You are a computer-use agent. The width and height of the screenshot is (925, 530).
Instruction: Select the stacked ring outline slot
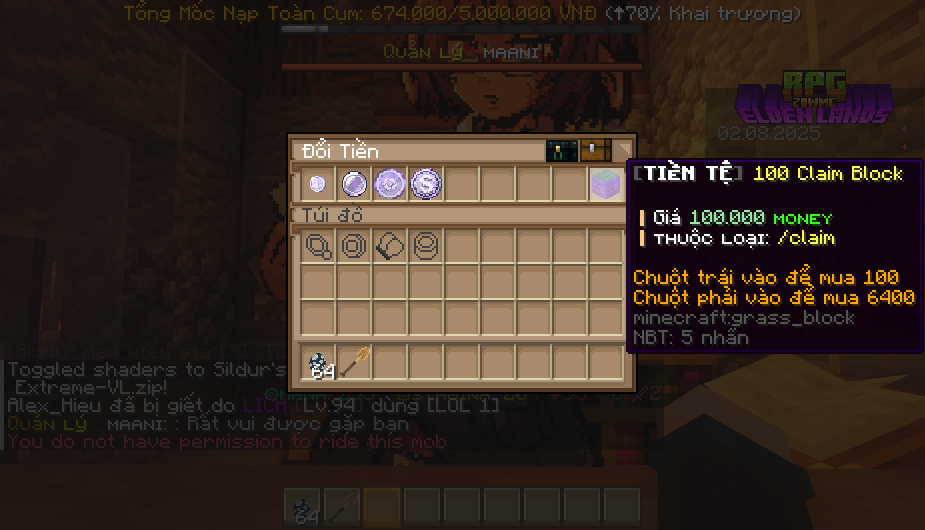click(425, 246)
